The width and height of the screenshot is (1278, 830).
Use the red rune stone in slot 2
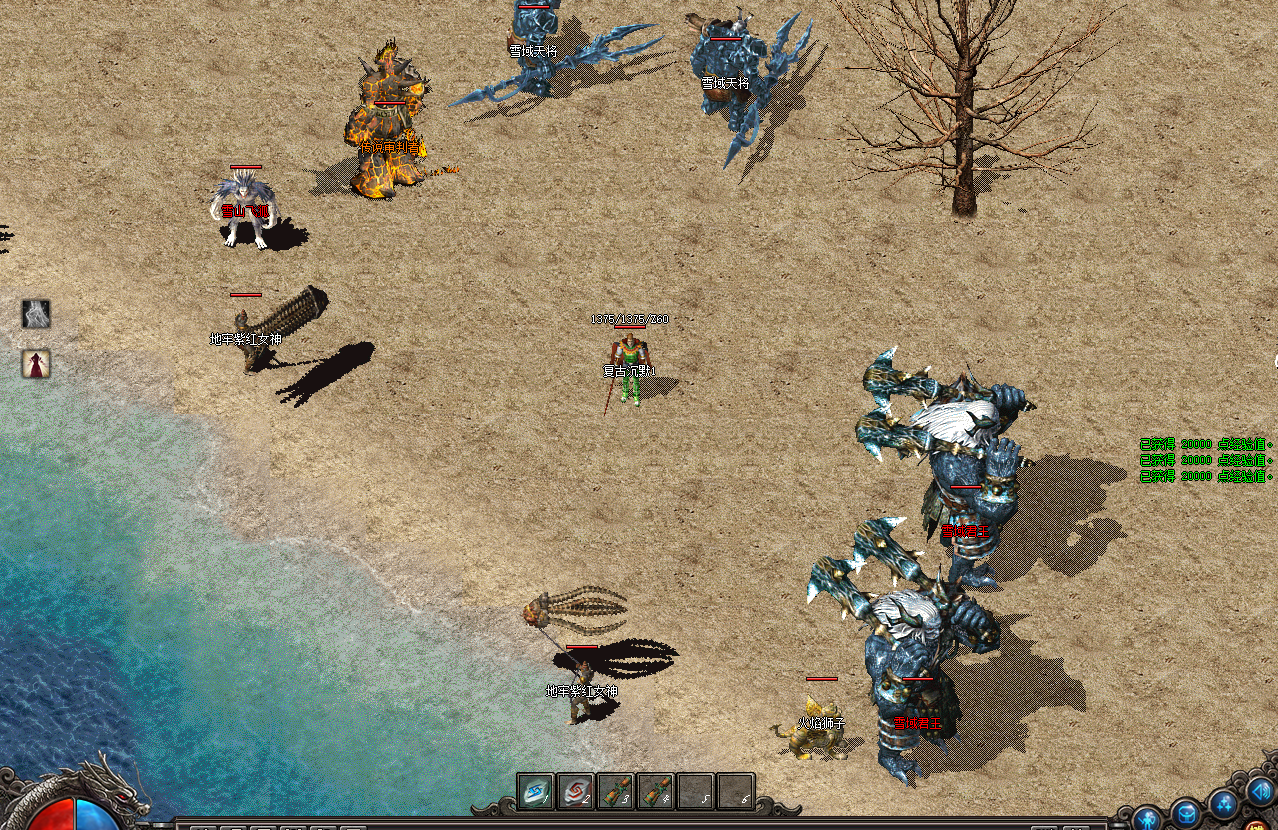[575, 791]
